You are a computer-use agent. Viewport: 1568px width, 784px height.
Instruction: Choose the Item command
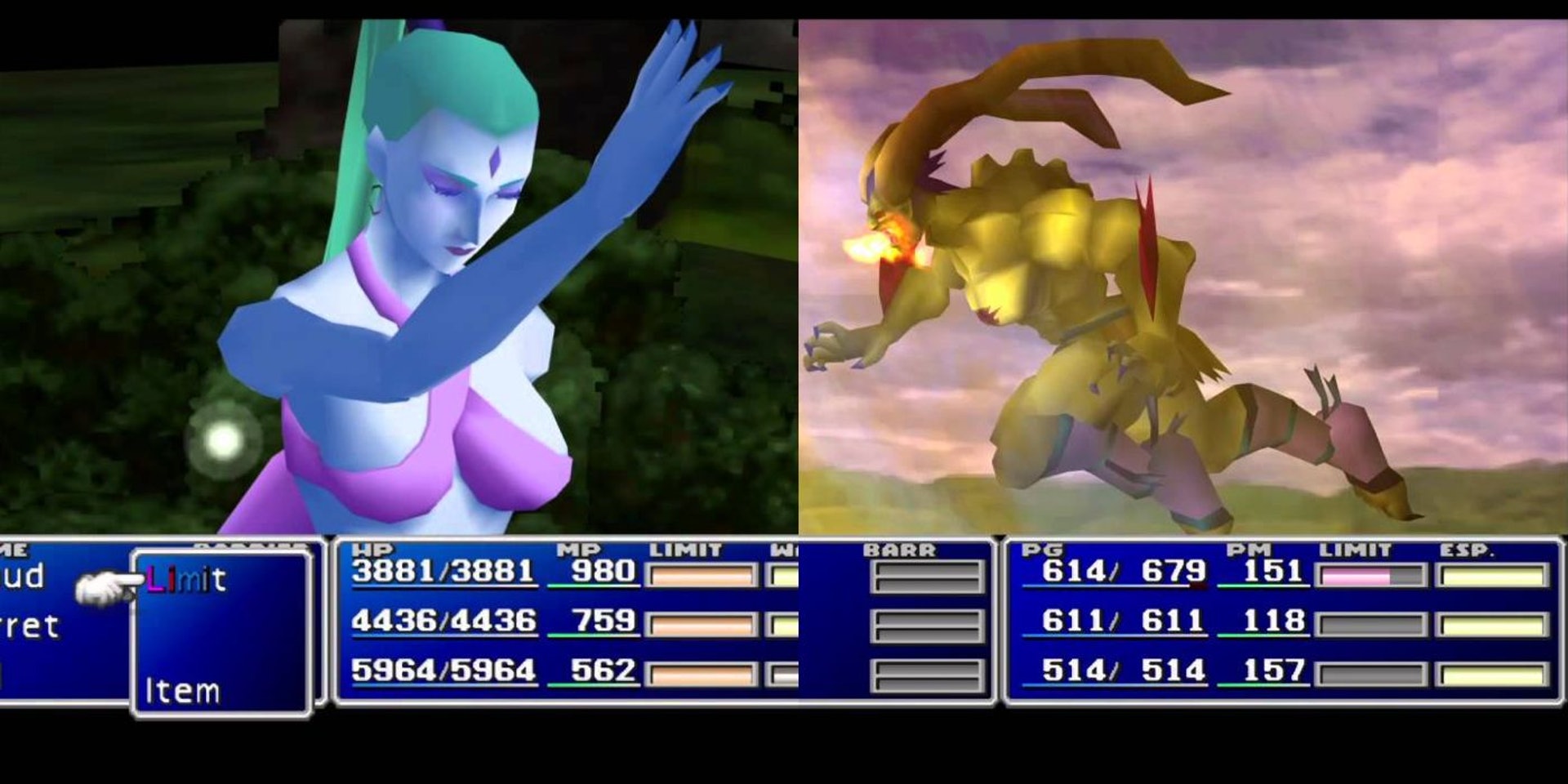click(x=182, y=691)
